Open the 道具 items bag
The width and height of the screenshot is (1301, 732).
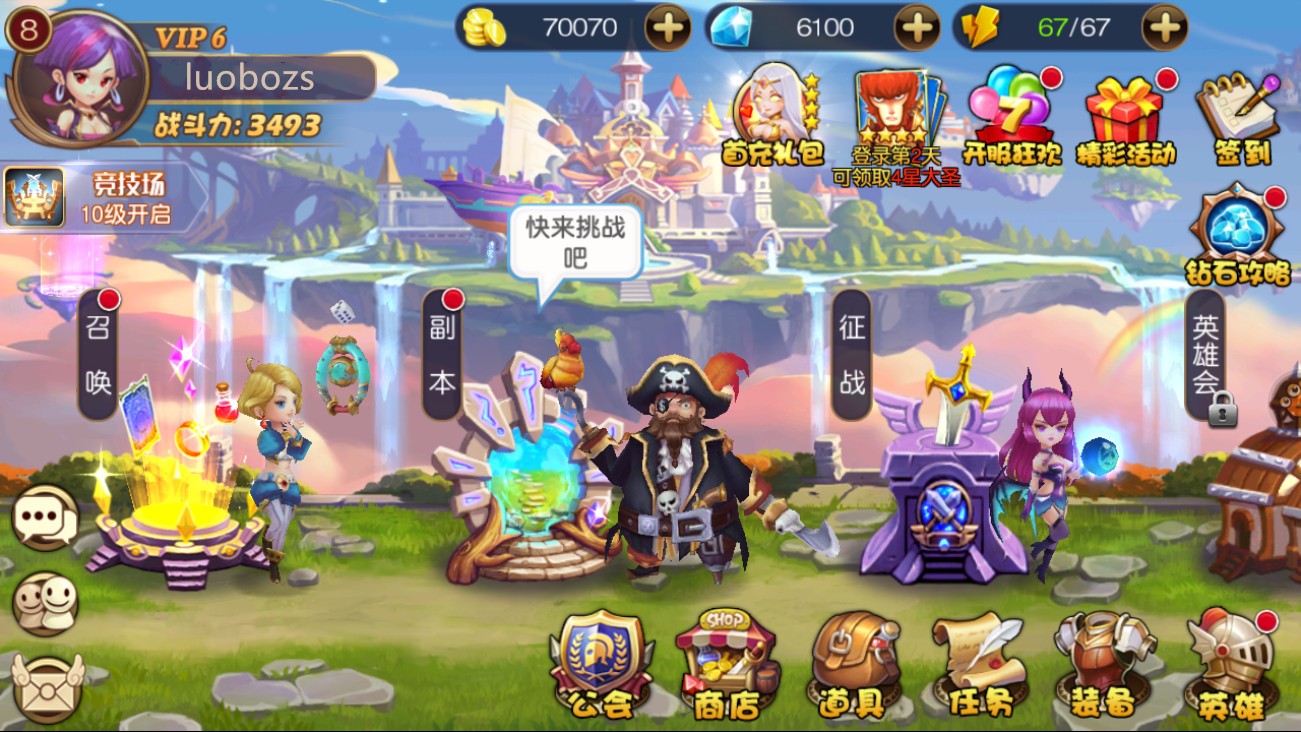pyautogui.click(x=855, y=664)
